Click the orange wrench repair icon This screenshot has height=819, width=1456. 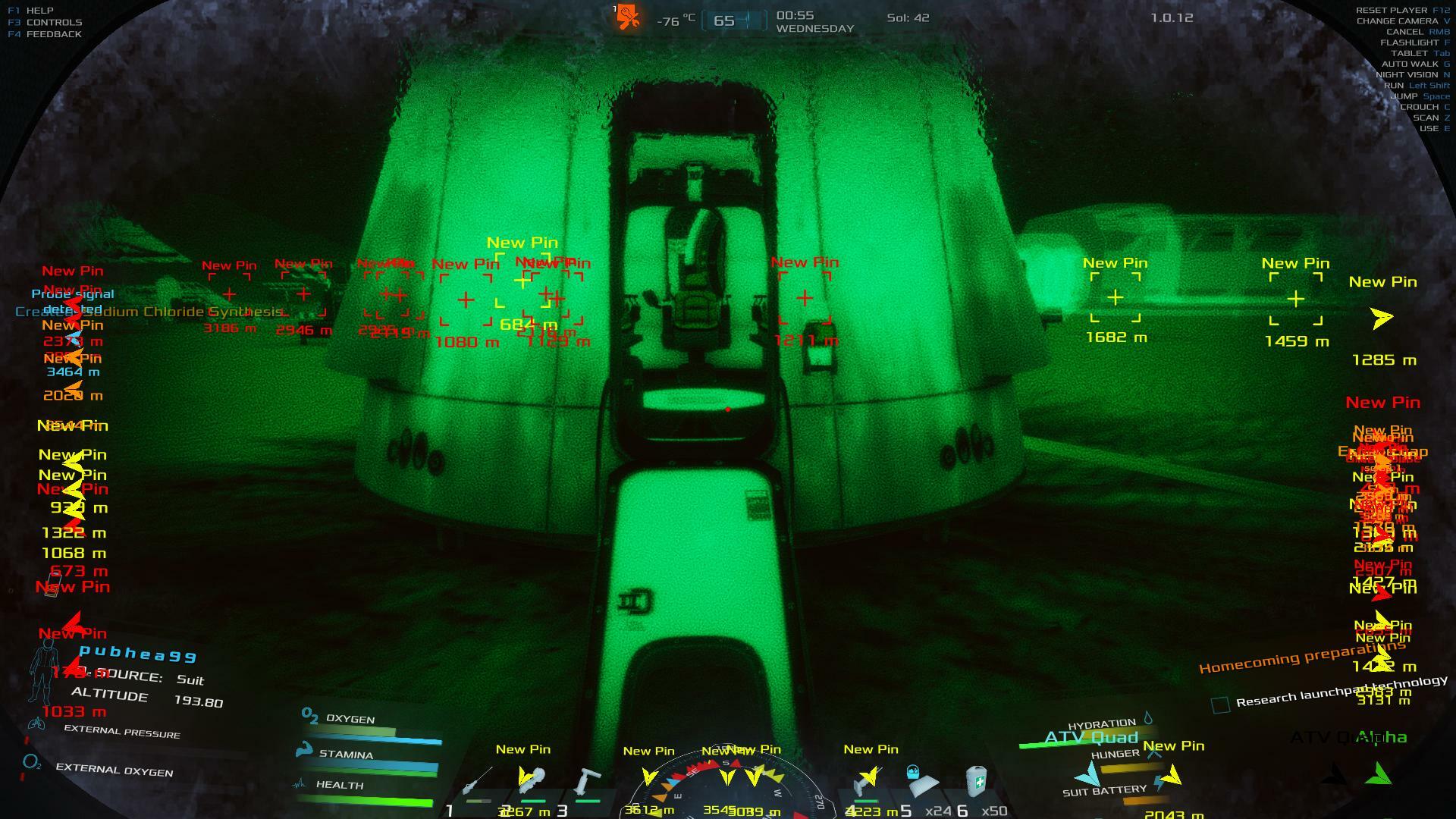(x=628, y=17)
